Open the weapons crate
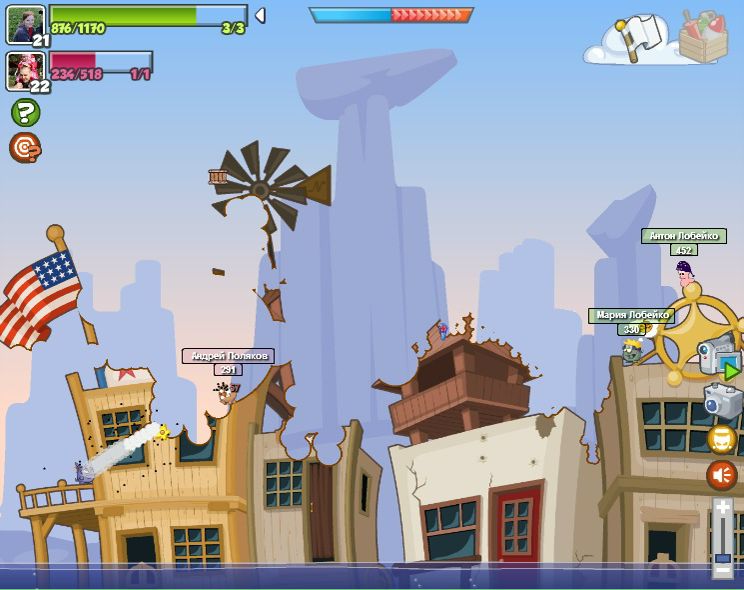The height and width of the screenshot is (590, 744). pos(703,35)
